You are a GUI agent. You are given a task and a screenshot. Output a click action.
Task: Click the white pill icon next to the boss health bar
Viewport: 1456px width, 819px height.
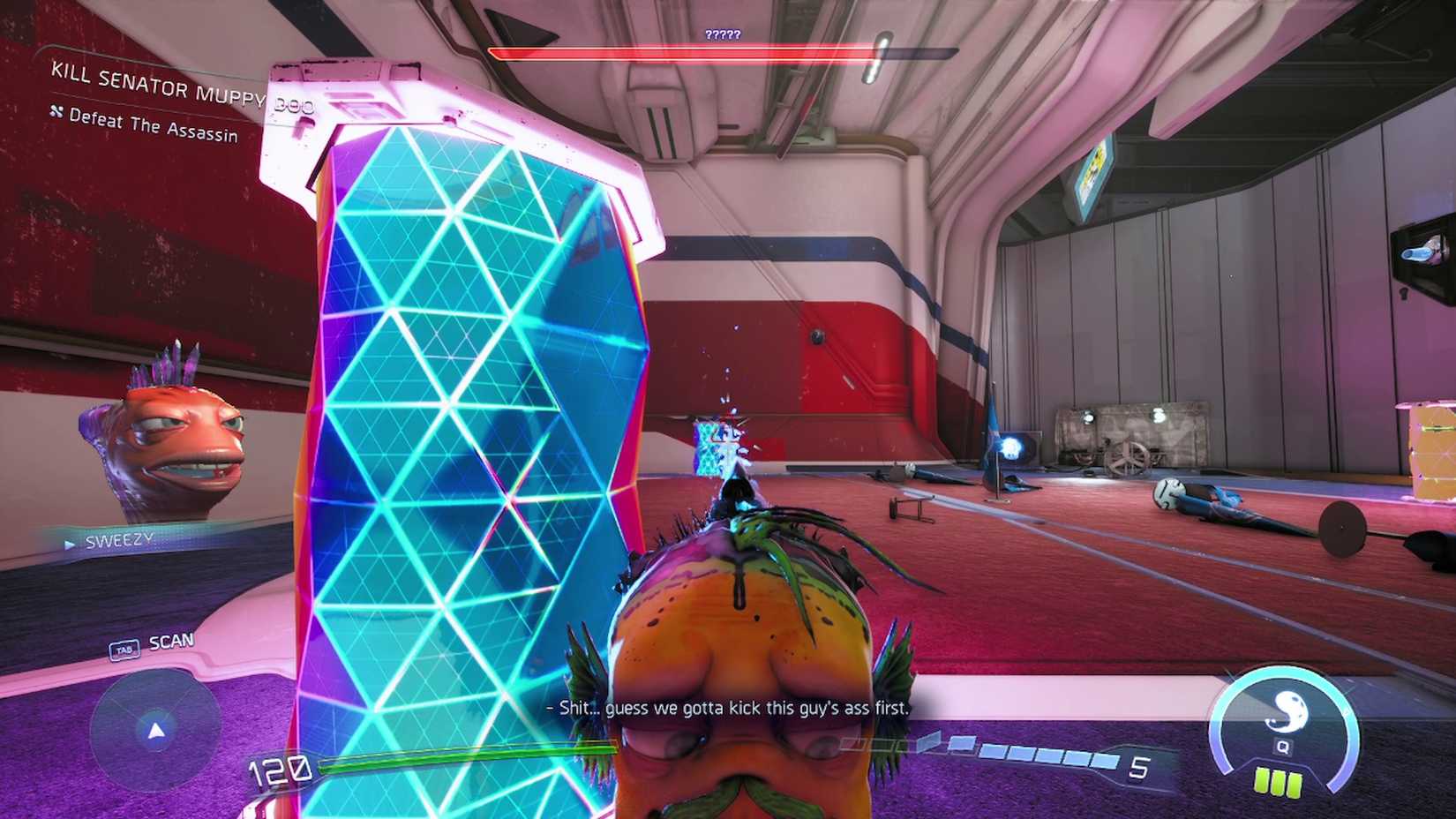click(x=878, y=55)
